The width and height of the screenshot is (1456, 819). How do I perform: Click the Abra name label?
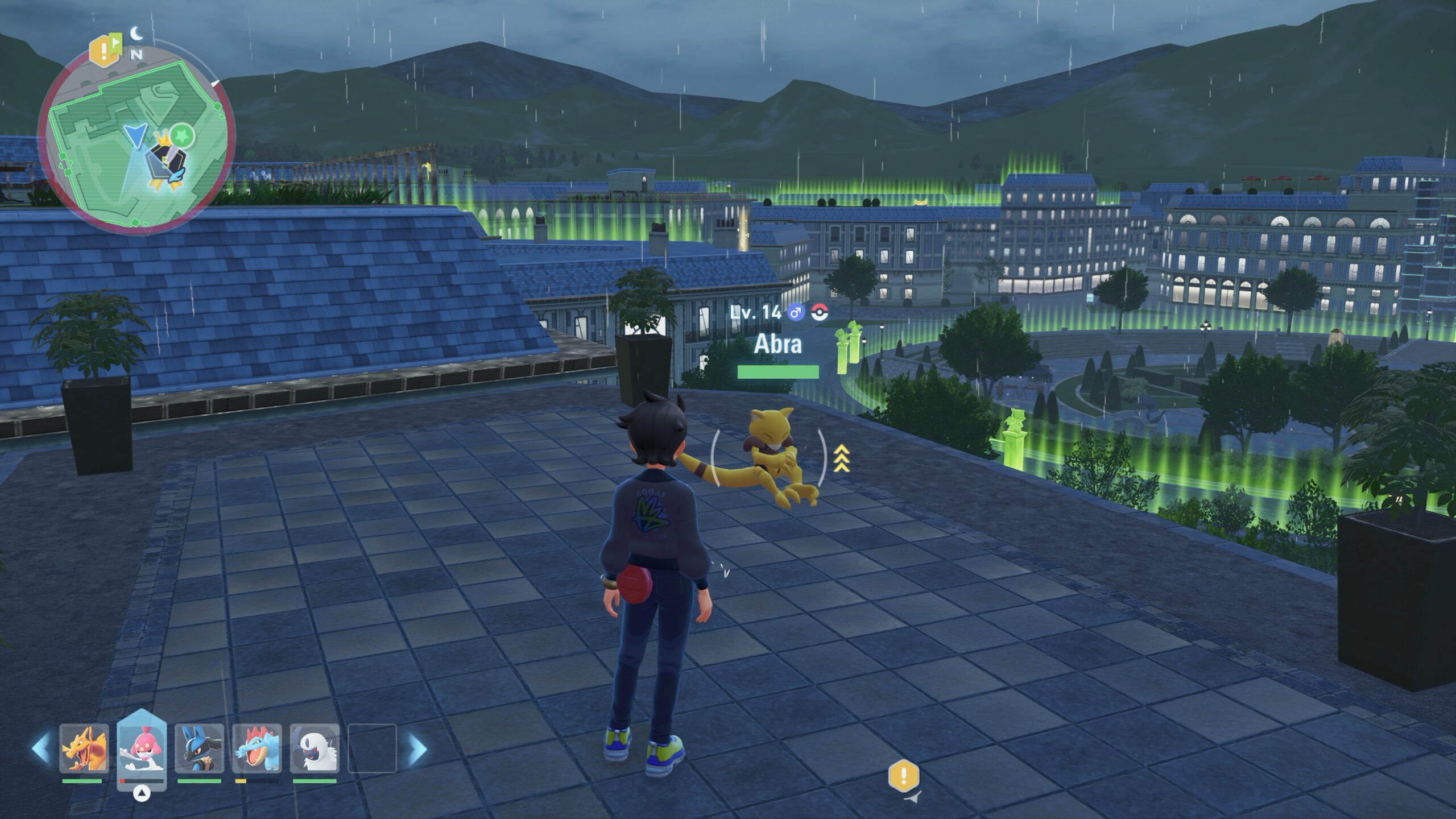point(777,344)
